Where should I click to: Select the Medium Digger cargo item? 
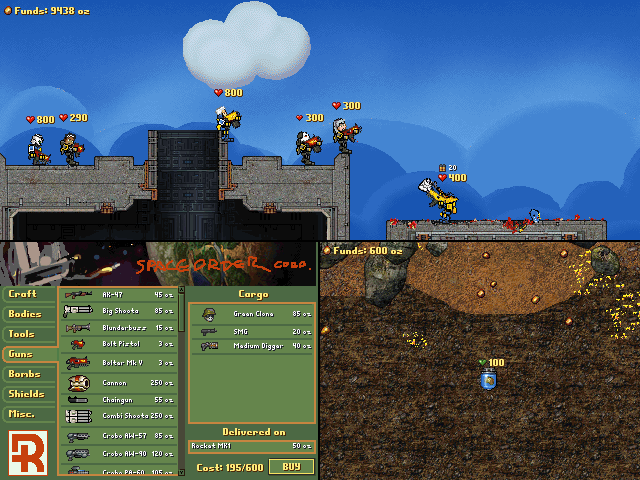click(x=252, y=346)
